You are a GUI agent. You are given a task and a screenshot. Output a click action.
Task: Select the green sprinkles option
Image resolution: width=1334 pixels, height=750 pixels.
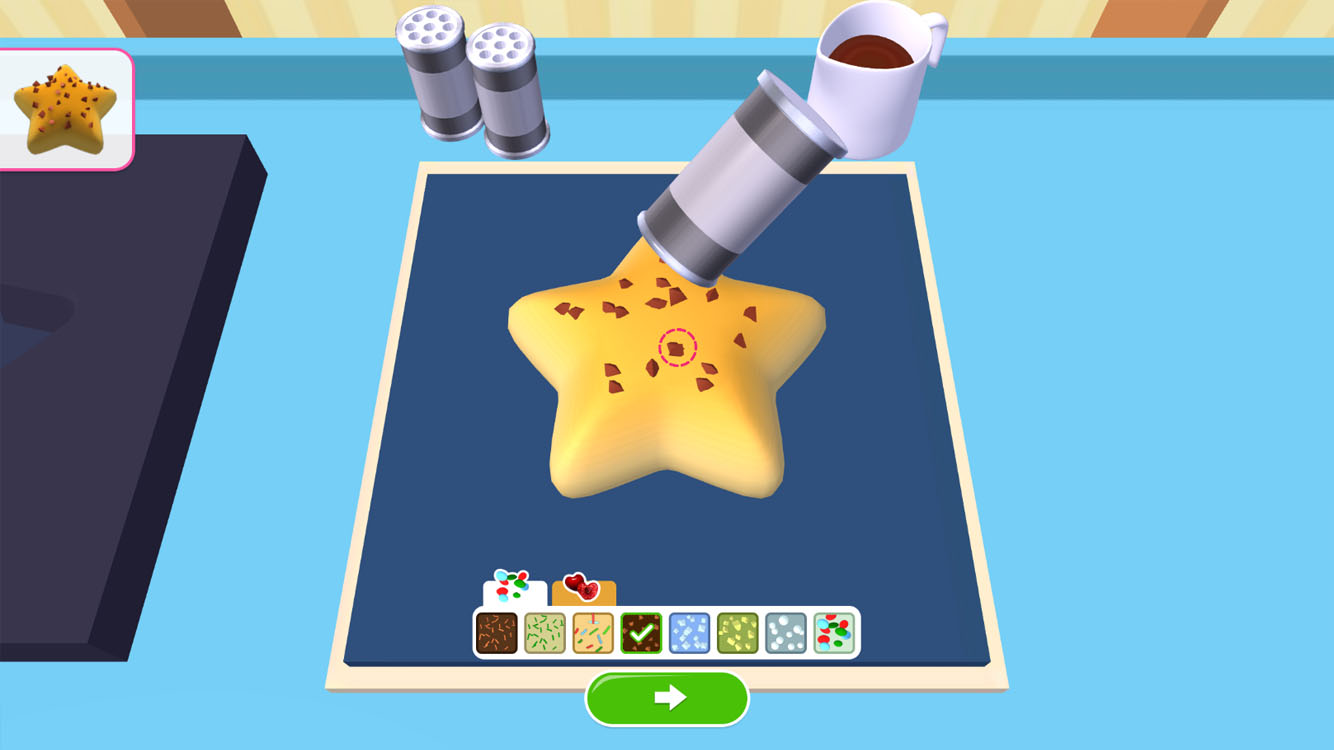pos(545,631)
